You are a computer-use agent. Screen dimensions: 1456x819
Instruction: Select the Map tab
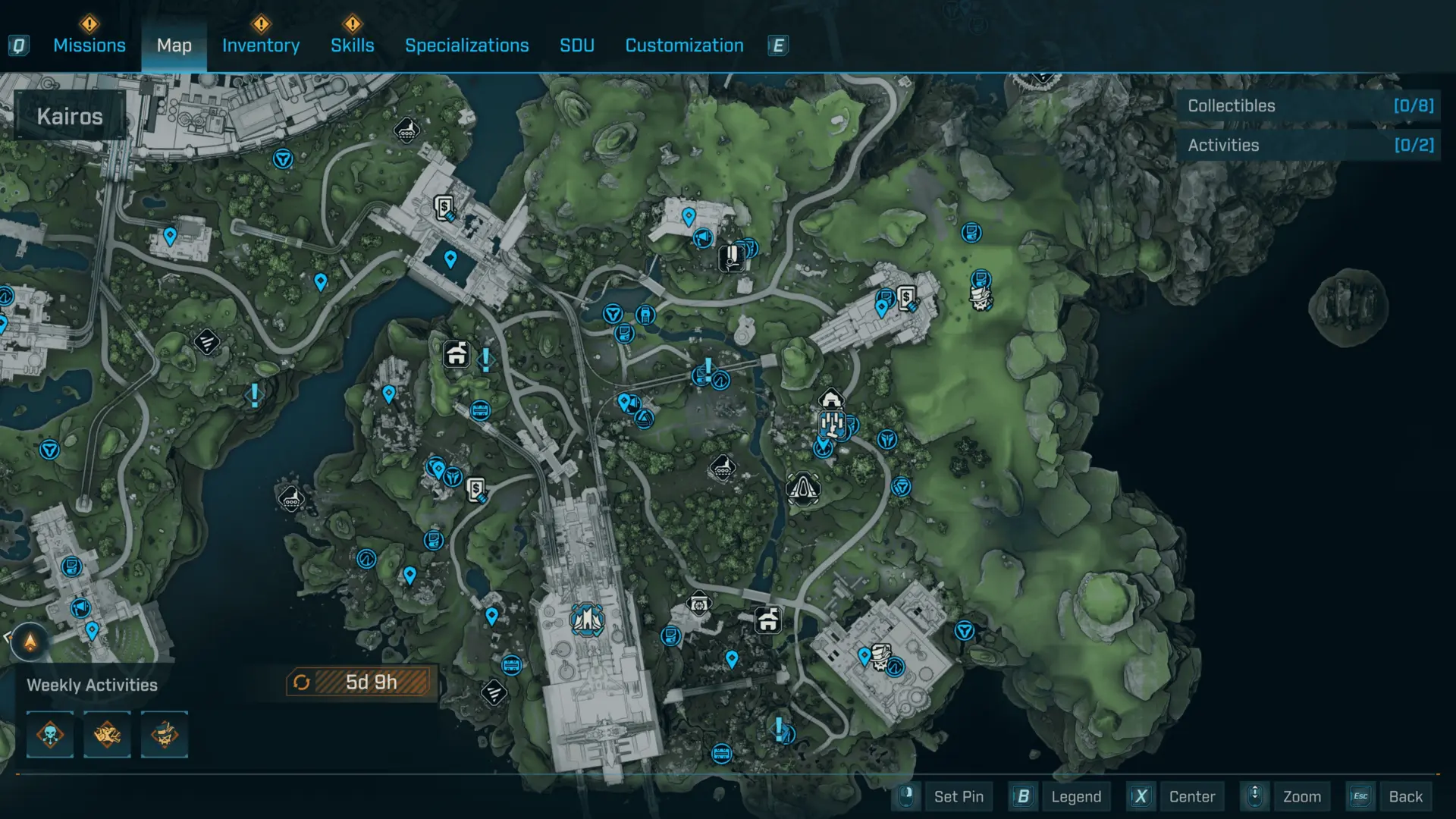[174, 45]
